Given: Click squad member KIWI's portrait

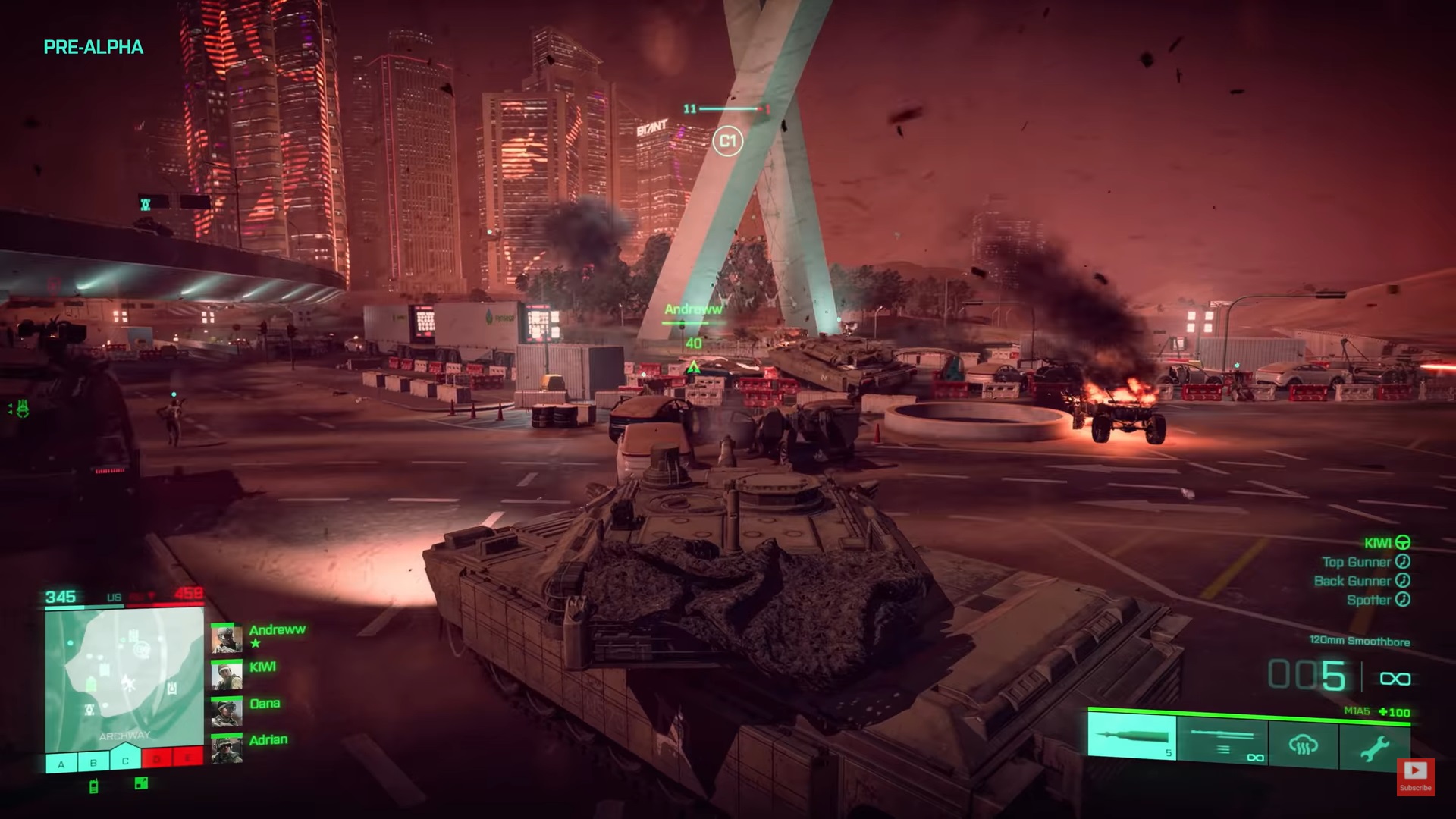Looking at the screenshot, I should pos(226,676).
